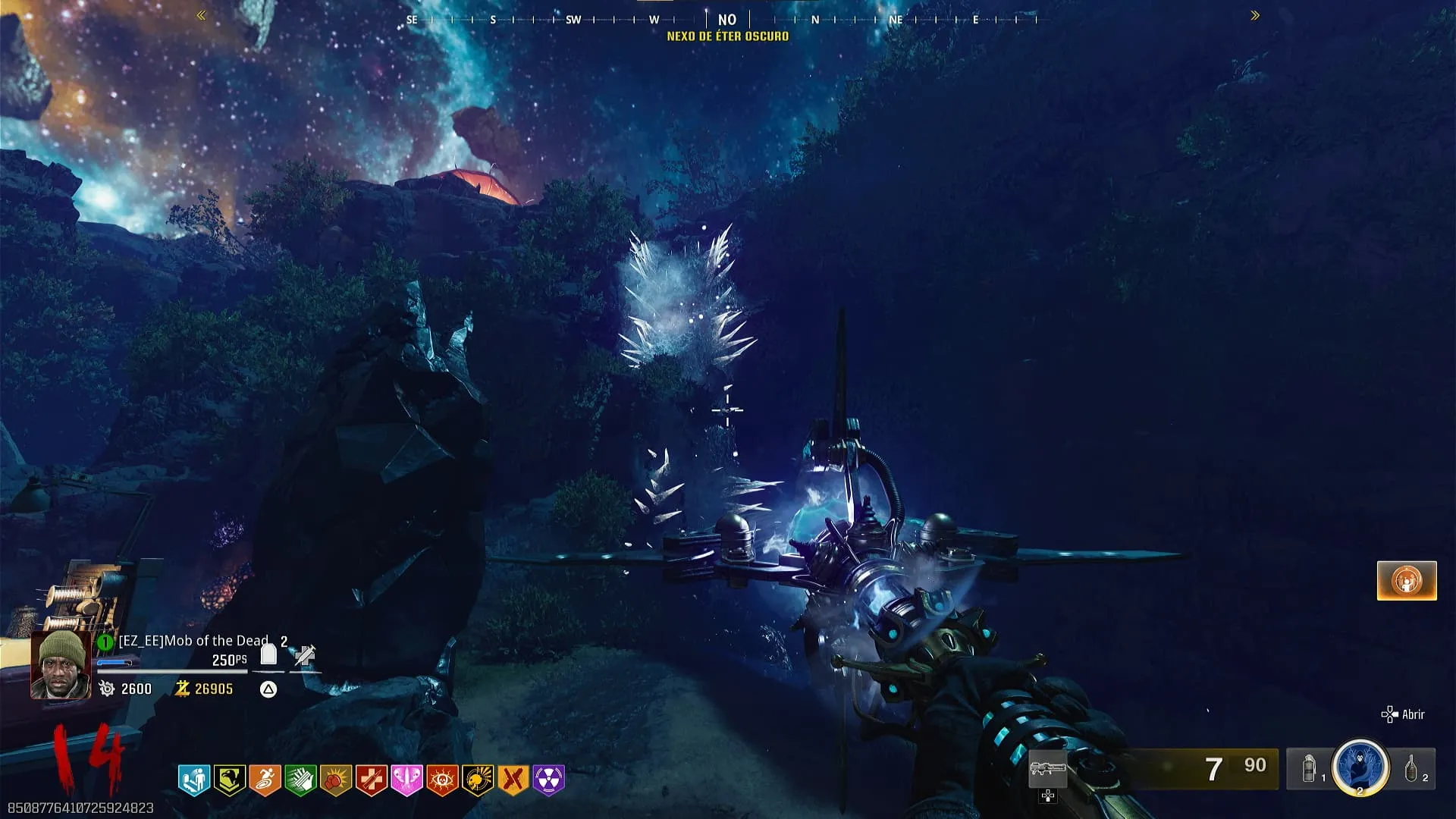
Task: Pick the pink Elemental Pop perk icon
Action: coord(406,780)
